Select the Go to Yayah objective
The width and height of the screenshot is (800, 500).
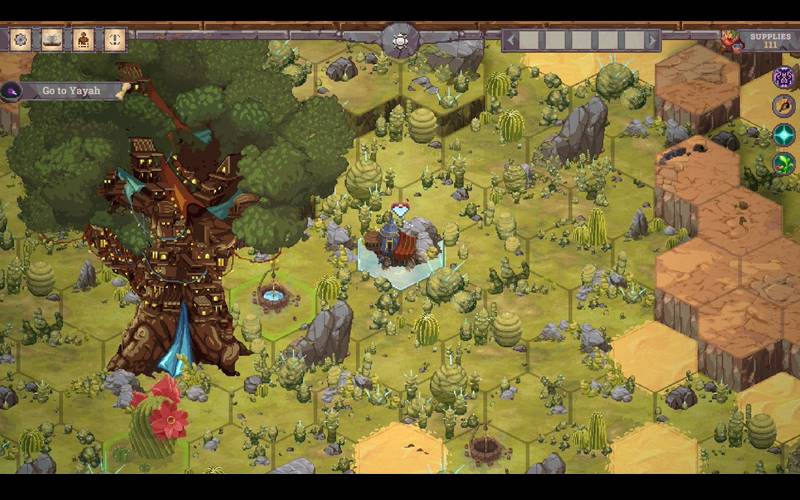point(68,91)
